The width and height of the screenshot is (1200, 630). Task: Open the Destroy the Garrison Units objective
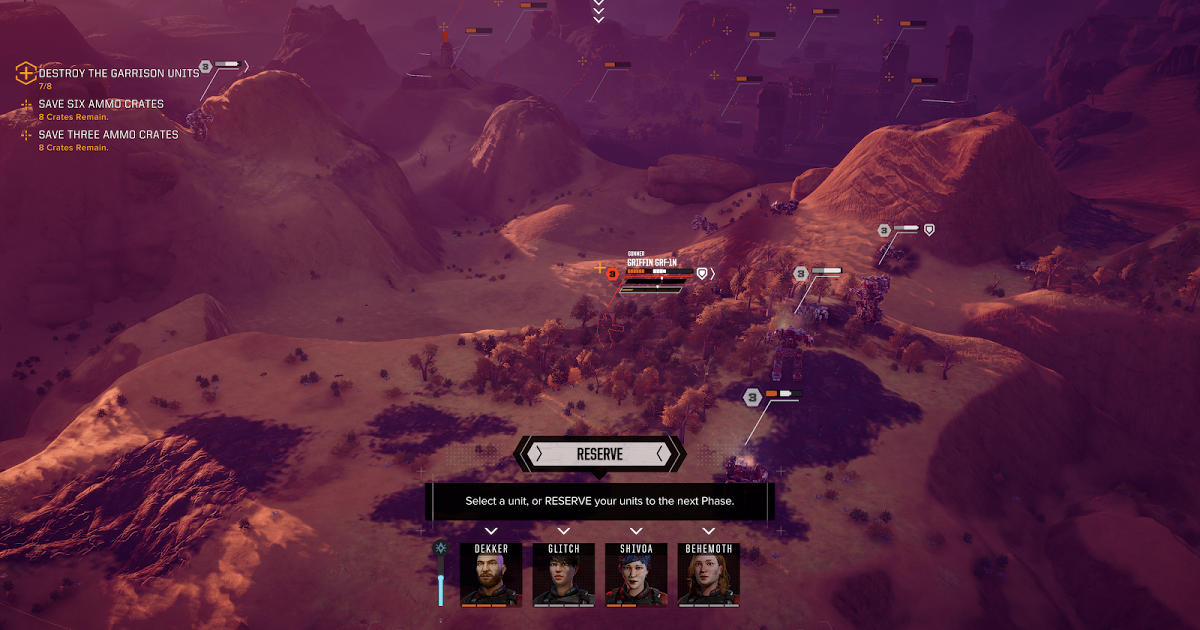pos(118,74)
